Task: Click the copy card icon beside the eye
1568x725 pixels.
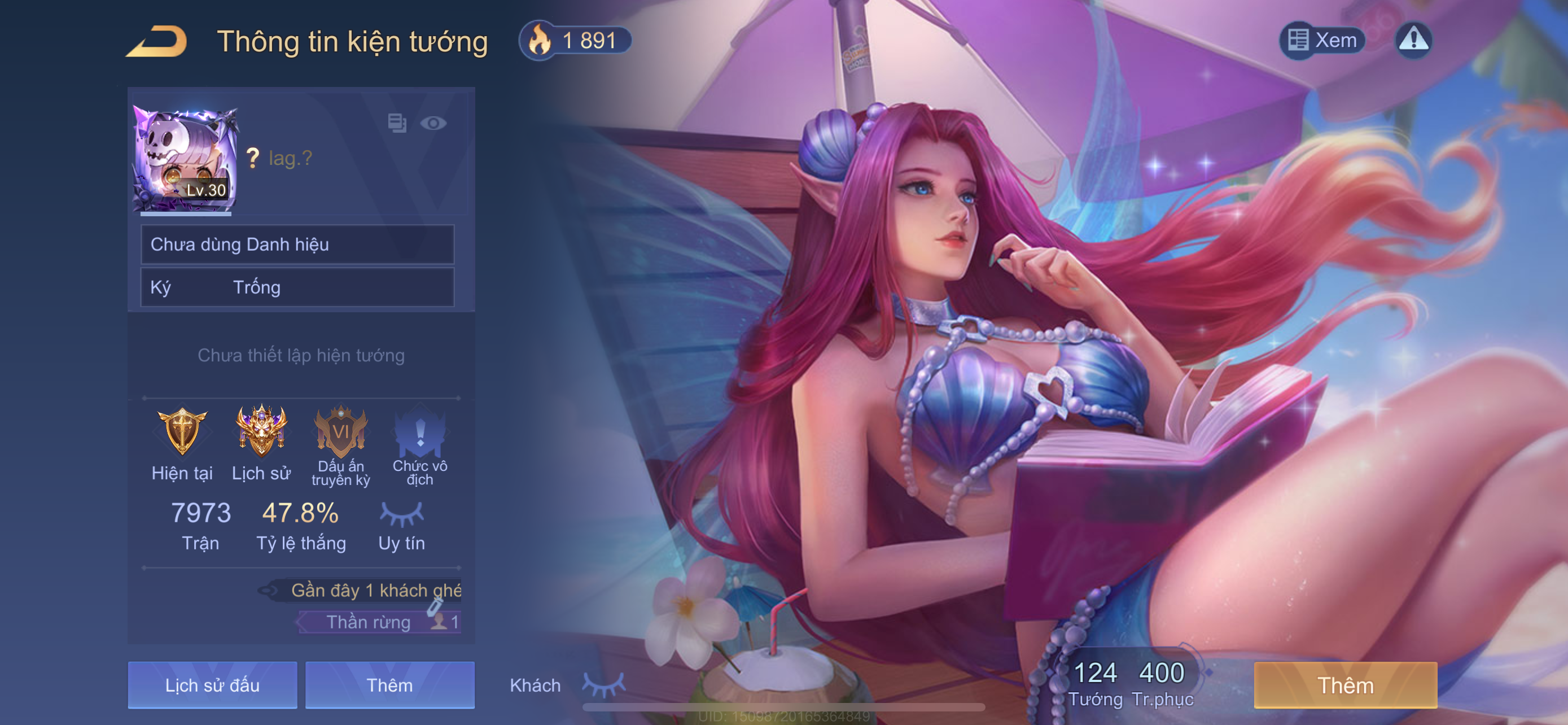Action: (397, 123)
